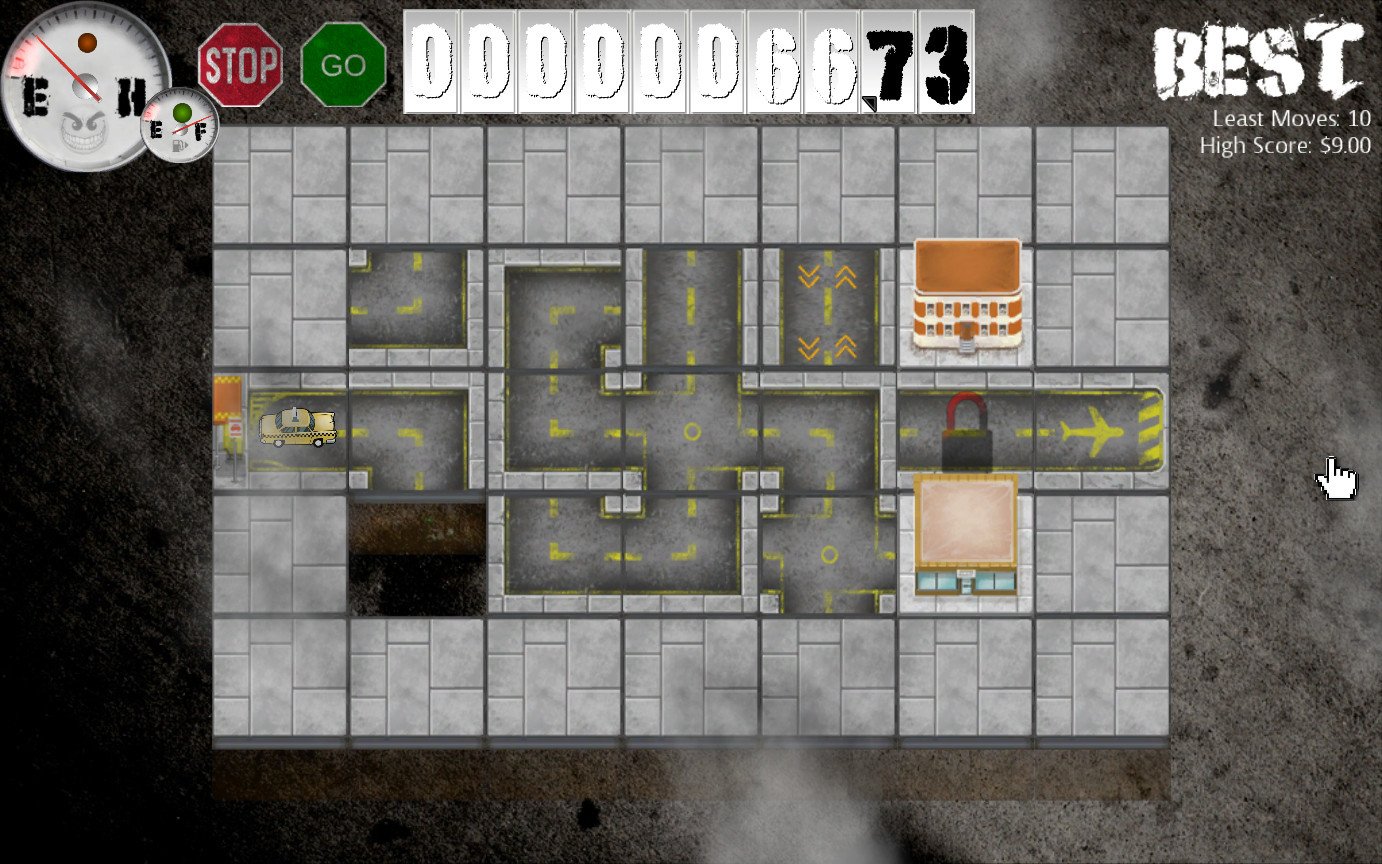1382x864 pixels.
Task: Toggle the orange warning light on the speedometer
Action: (88, 42)
